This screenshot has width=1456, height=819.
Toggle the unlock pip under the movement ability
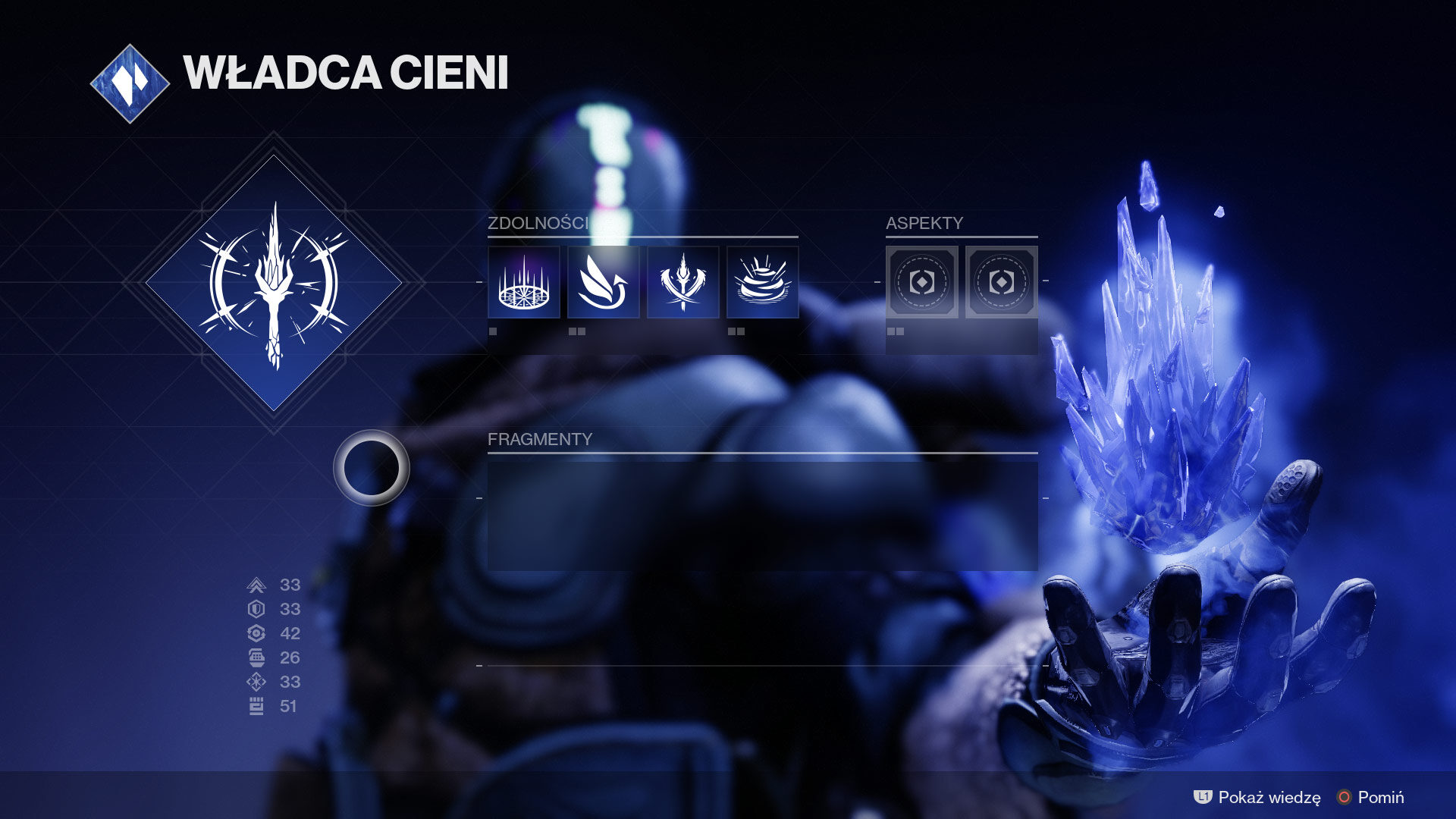click(x=576, y=331)
